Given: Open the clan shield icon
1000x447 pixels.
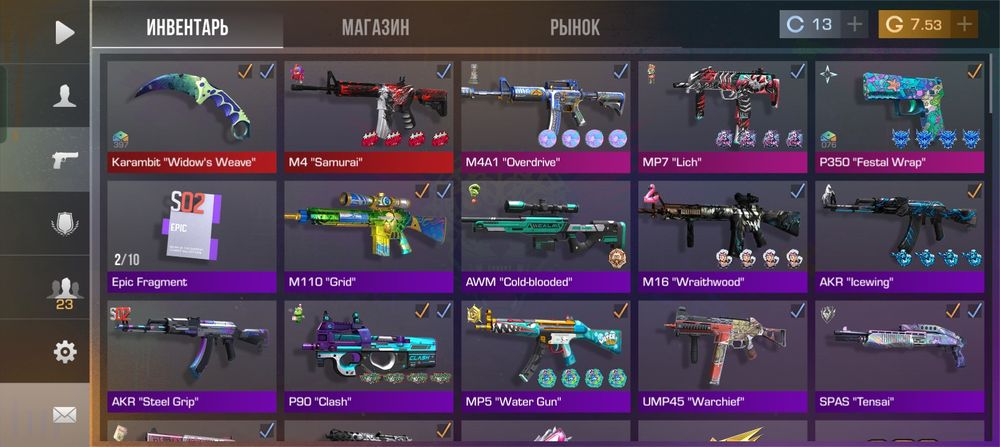Looking at the screenshot, I should point(65,224).
